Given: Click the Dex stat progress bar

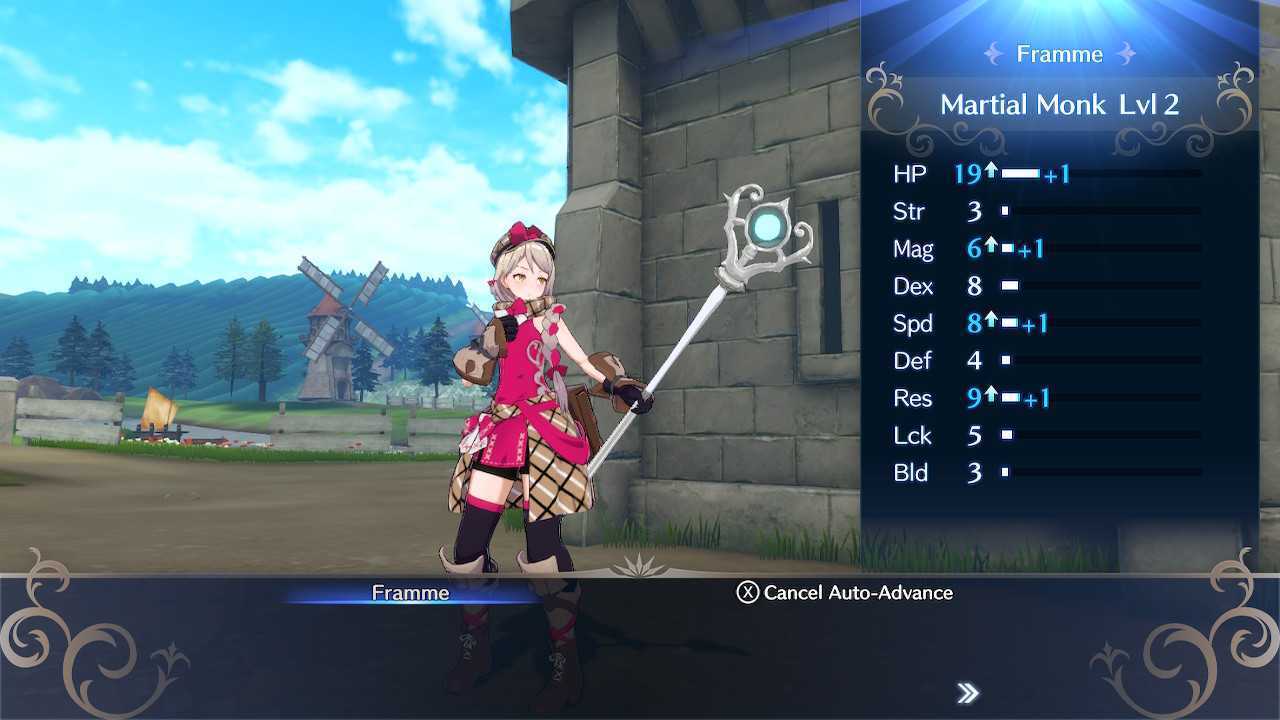Looking at the screenshot, I should point(1010,285).
